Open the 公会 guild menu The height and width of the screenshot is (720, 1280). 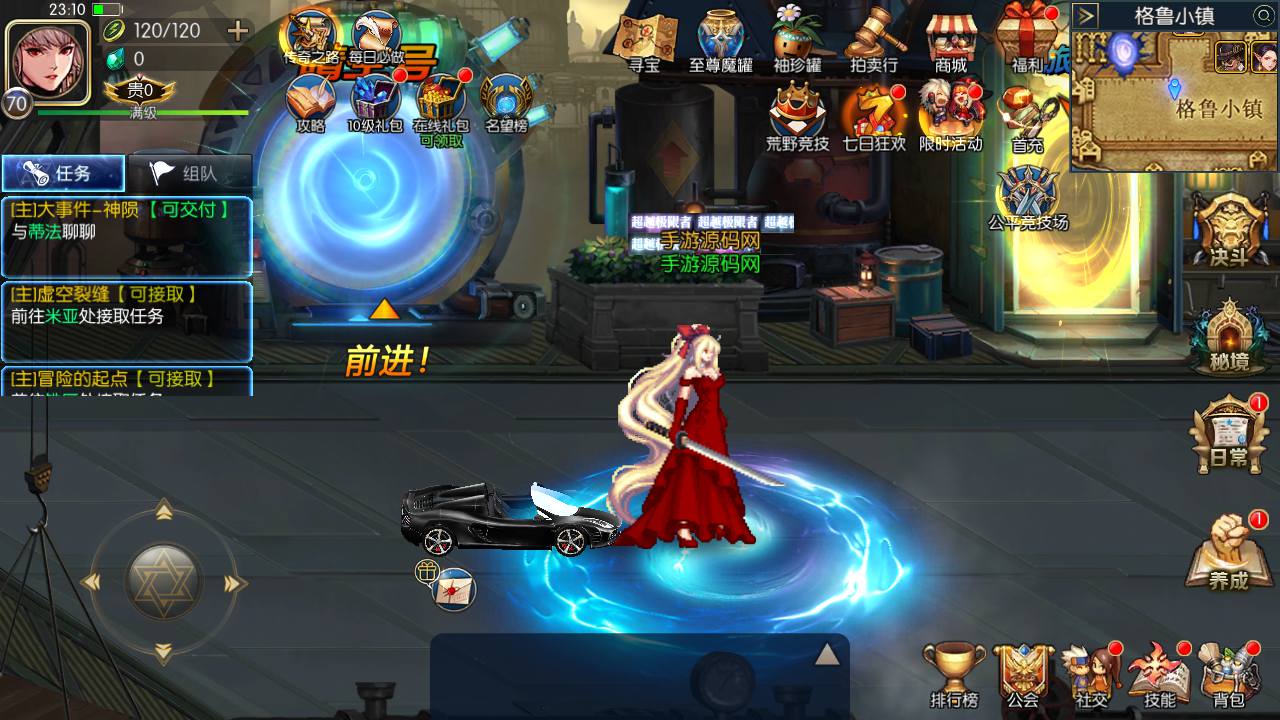(x=1023, y=675)
